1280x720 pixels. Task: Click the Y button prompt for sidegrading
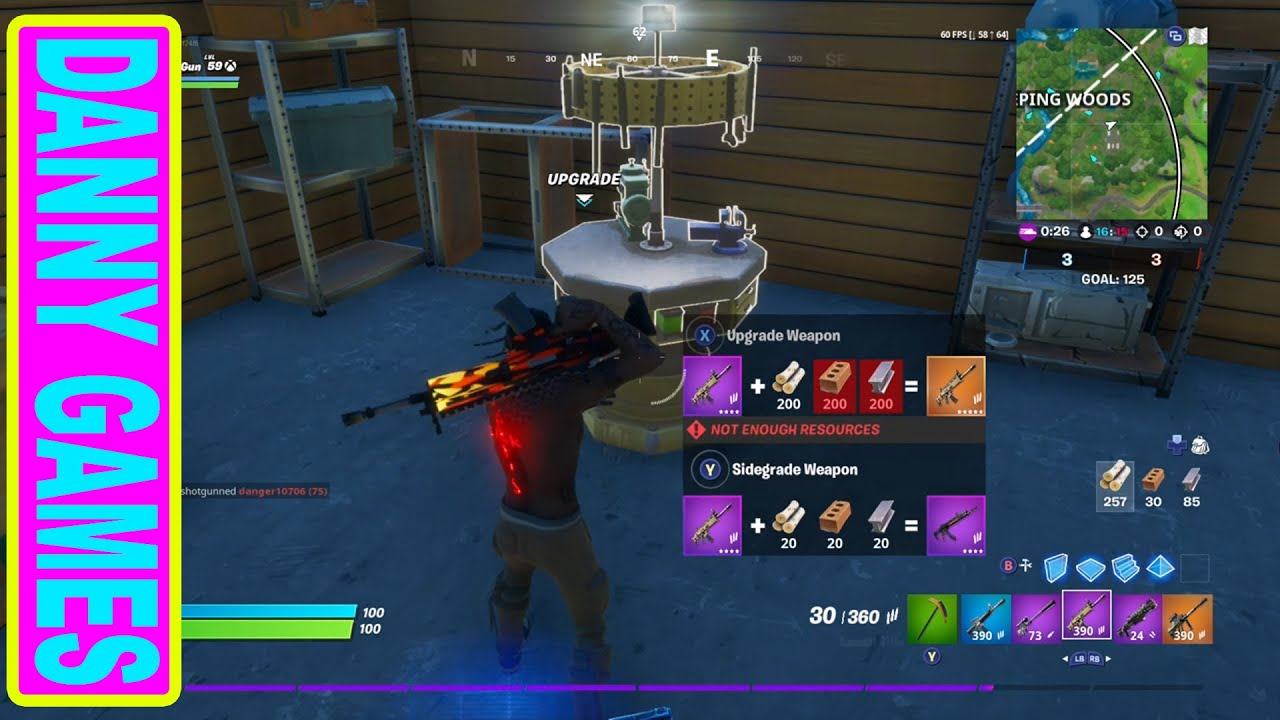pos(710,469)
